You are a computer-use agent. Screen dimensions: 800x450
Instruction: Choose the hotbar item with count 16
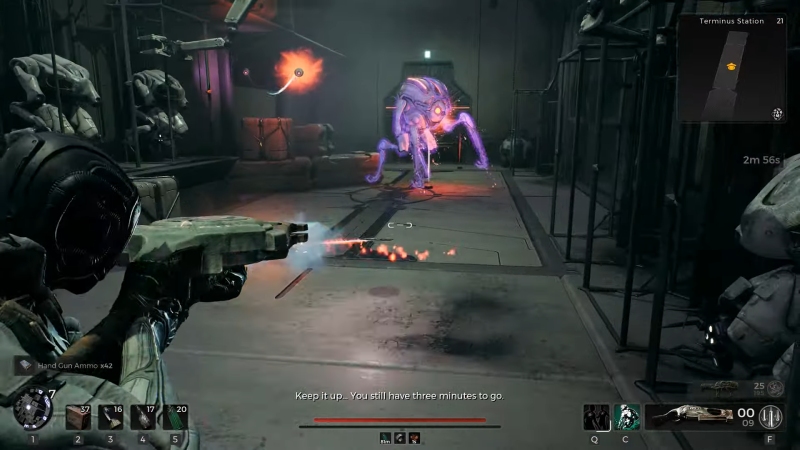[x=110, y=416]
